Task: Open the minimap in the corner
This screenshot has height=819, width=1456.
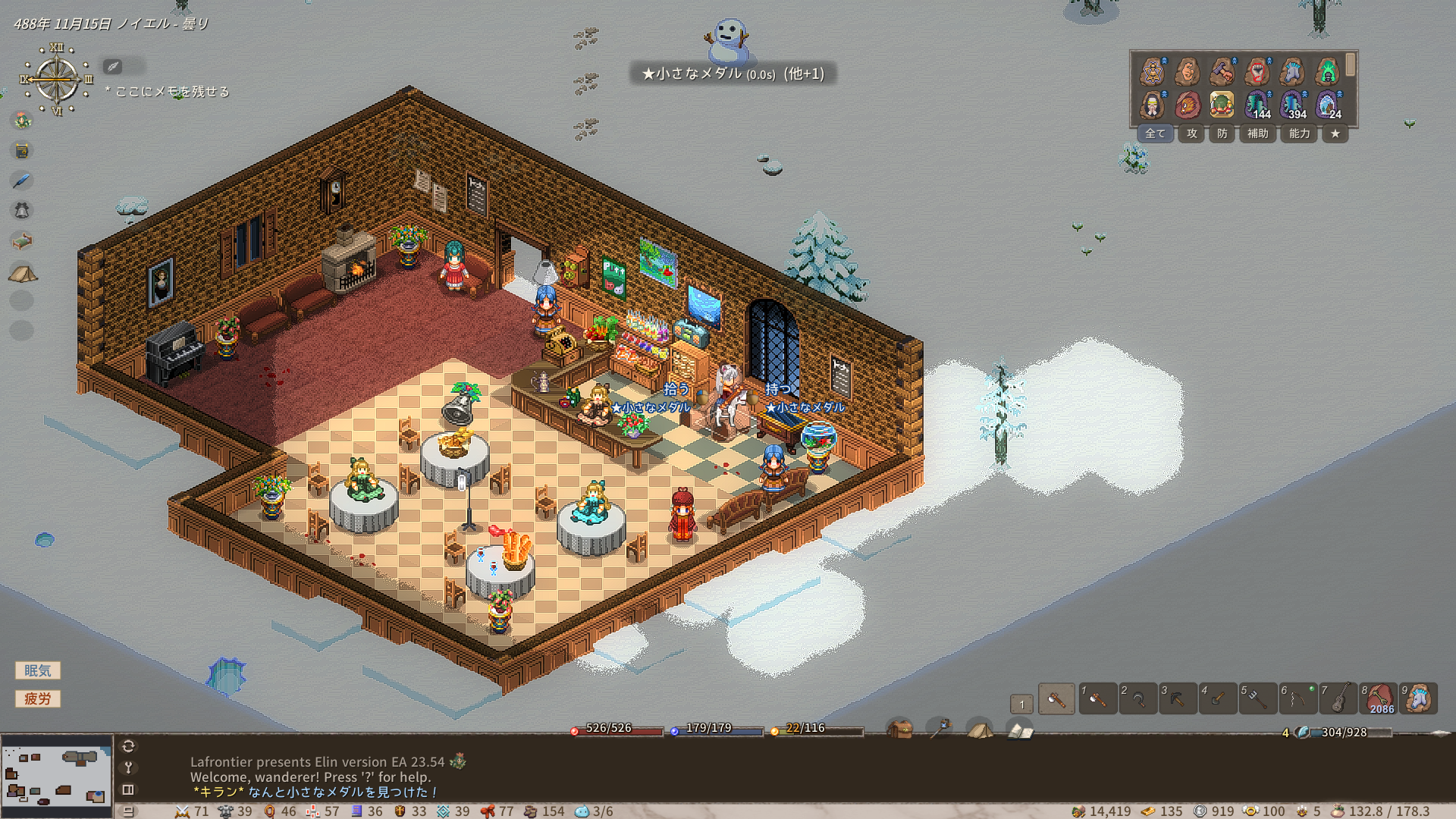Action: point(56,775)
